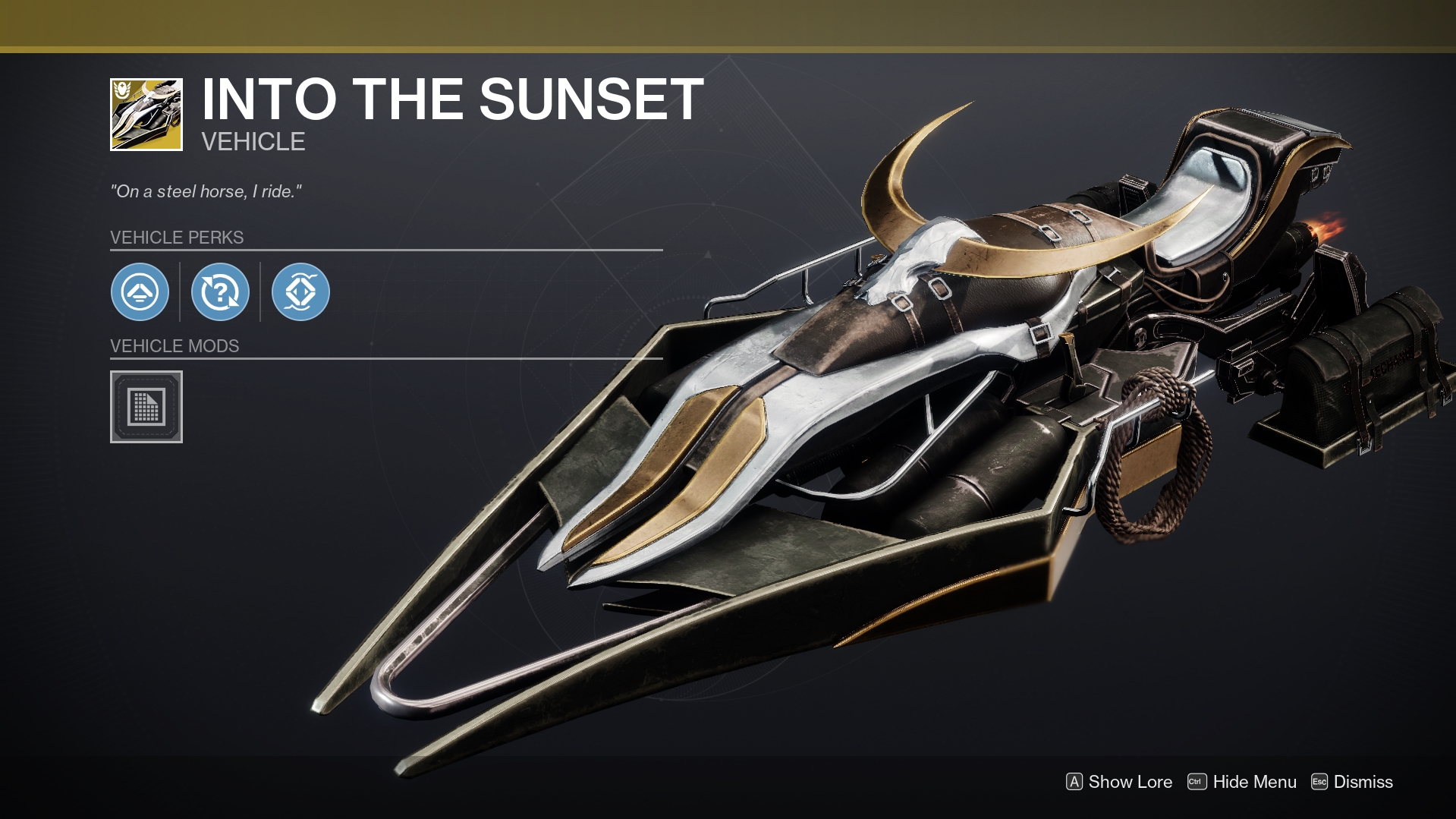Show Lore for this vehicle

pyautogui.click(x=1119, y=782)
